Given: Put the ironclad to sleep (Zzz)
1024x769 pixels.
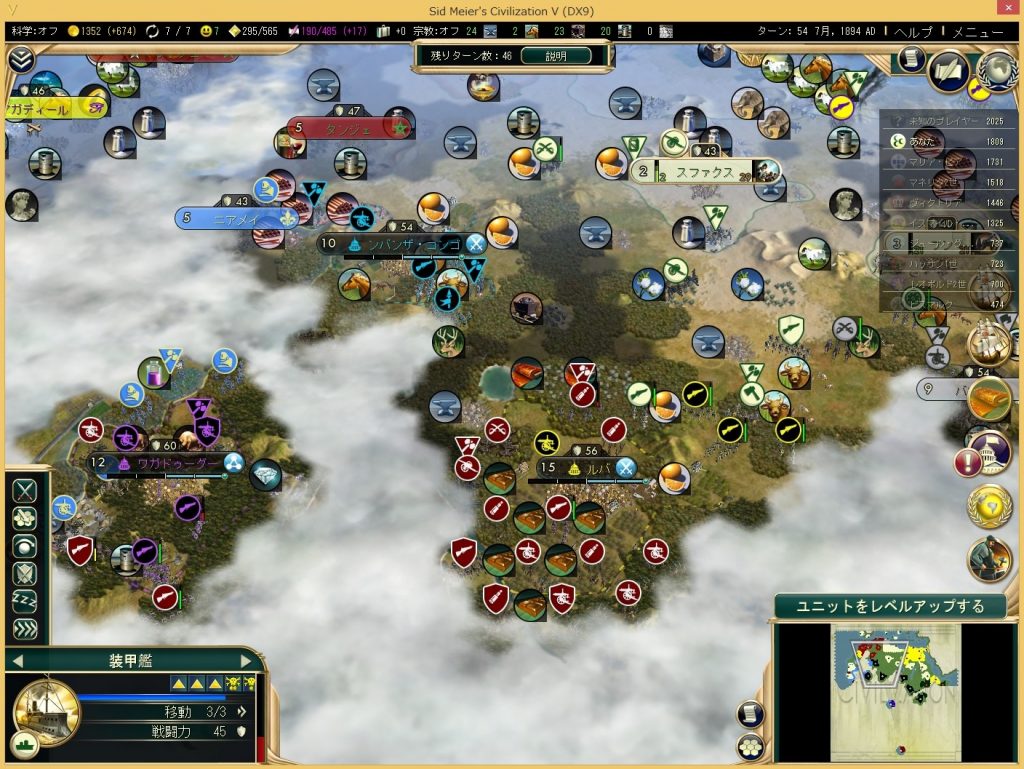Looking at the screenshot, I should coord(25,601).
